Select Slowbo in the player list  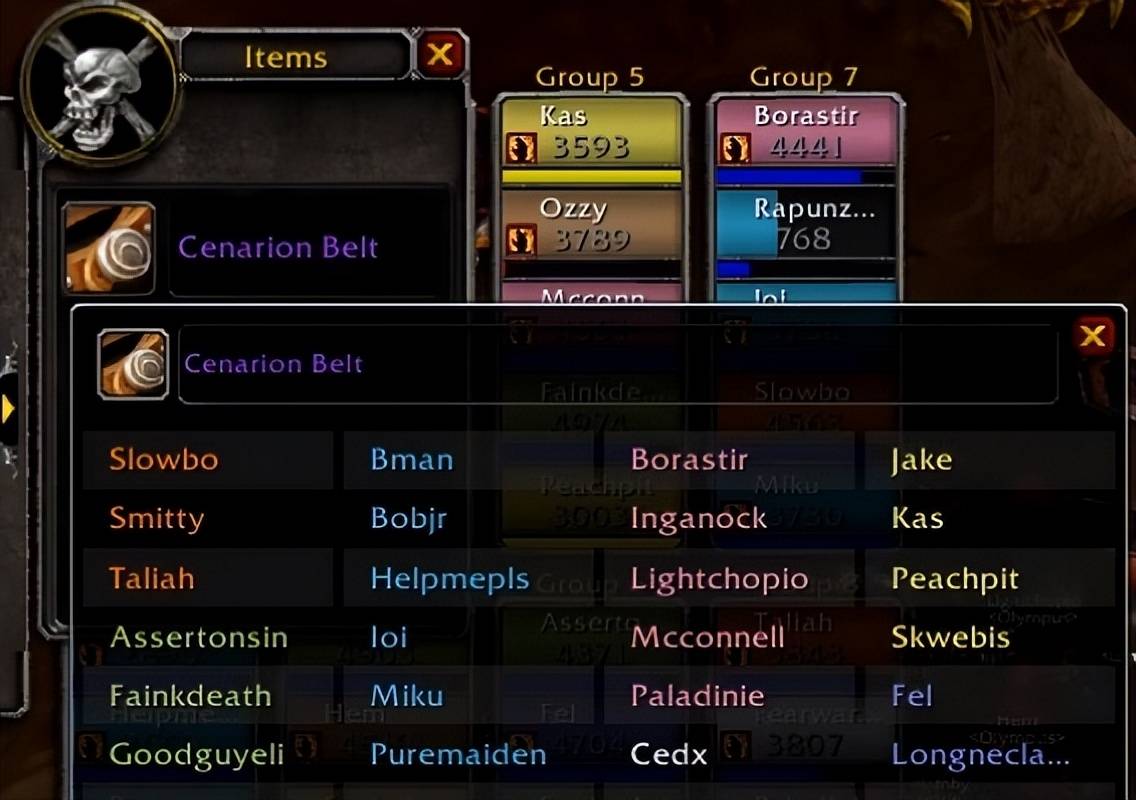click(164, 460)
